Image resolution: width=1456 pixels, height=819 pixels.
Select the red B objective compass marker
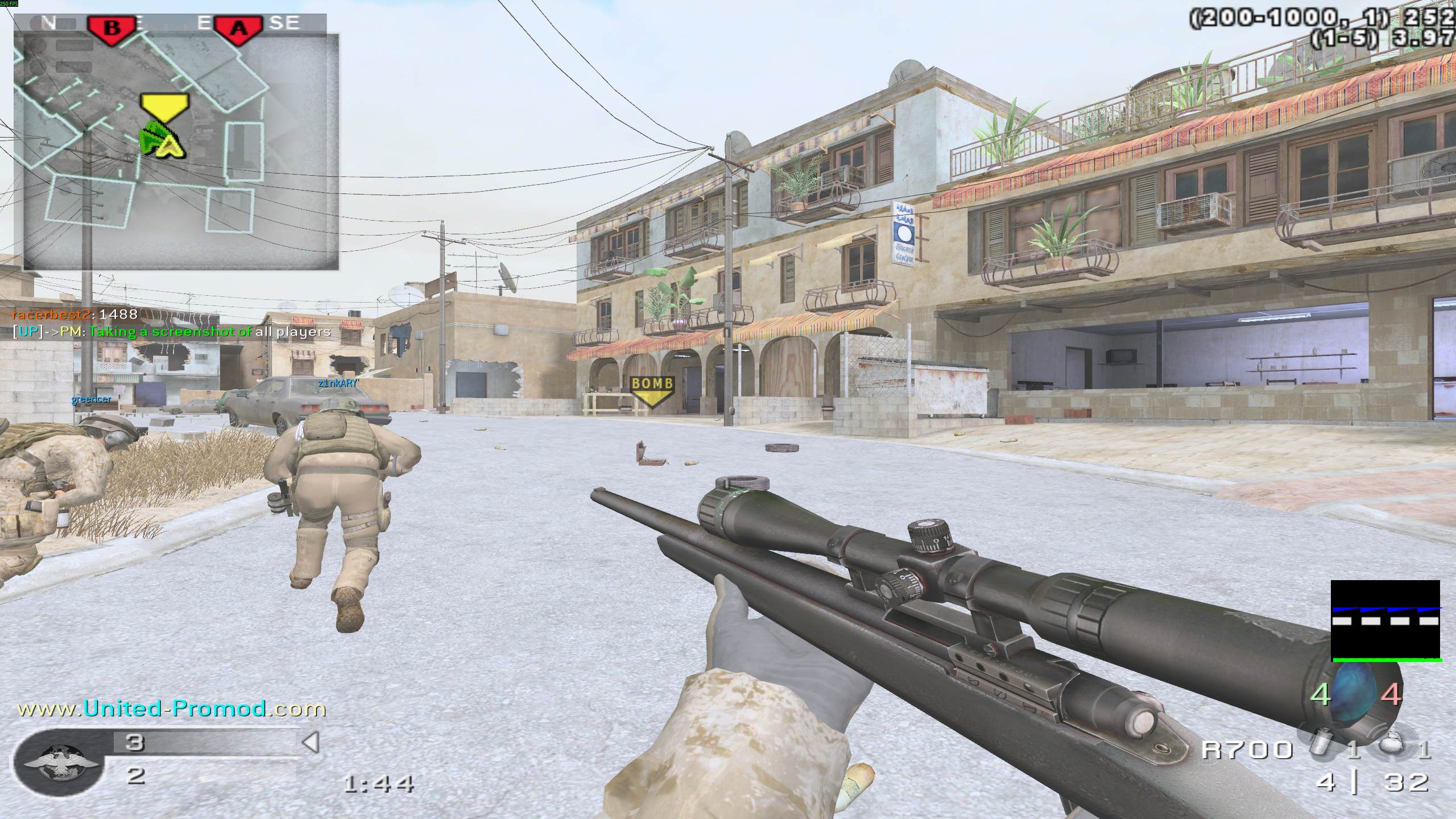click(112, 27)
